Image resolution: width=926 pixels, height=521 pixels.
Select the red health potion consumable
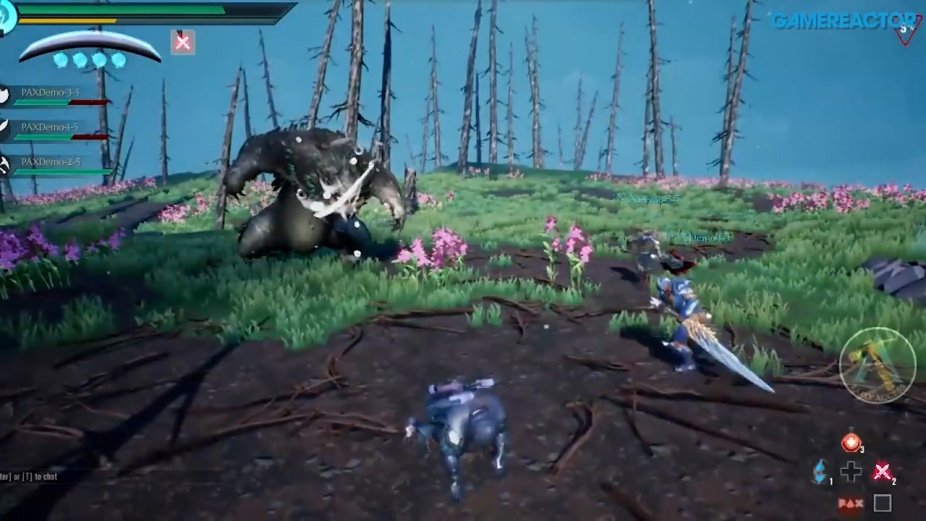click(851, 442)
